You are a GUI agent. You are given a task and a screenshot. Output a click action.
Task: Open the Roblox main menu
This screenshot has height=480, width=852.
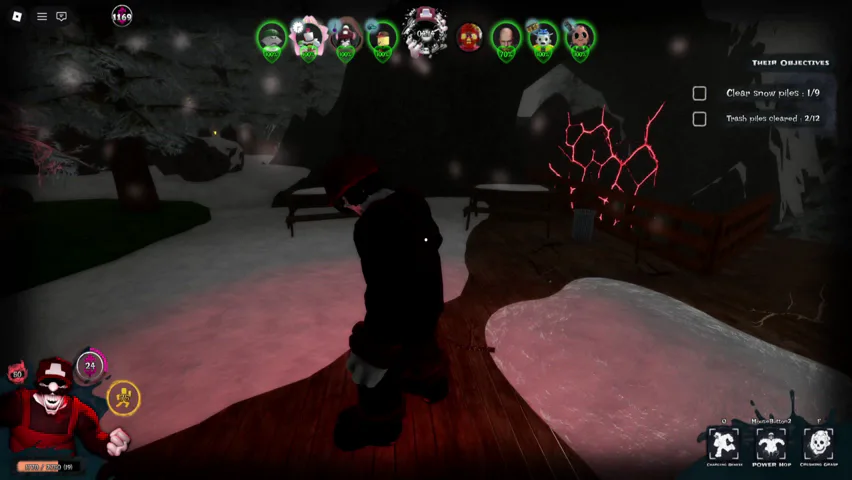pos(17,16)
